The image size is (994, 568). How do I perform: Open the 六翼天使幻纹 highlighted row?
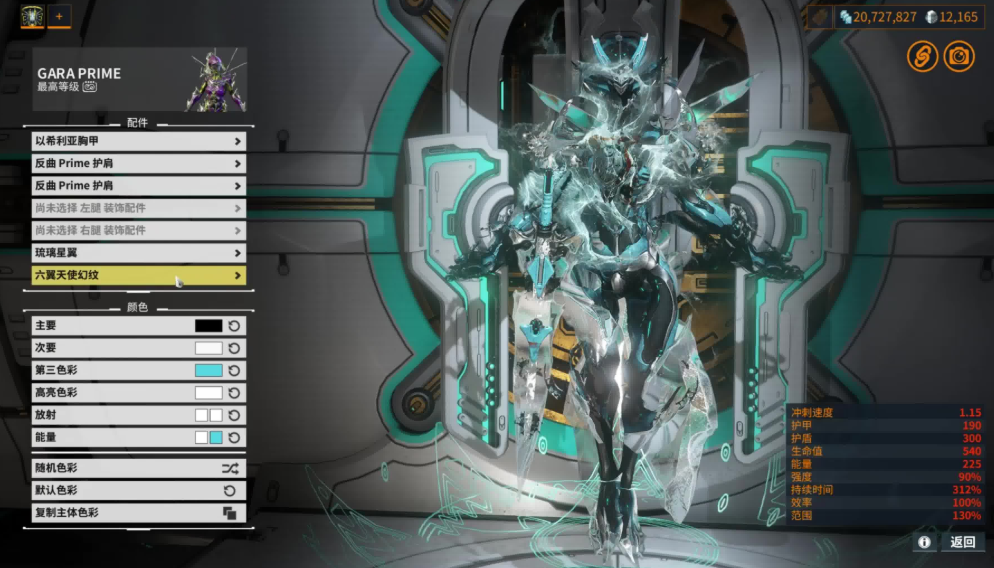point(138,275)
